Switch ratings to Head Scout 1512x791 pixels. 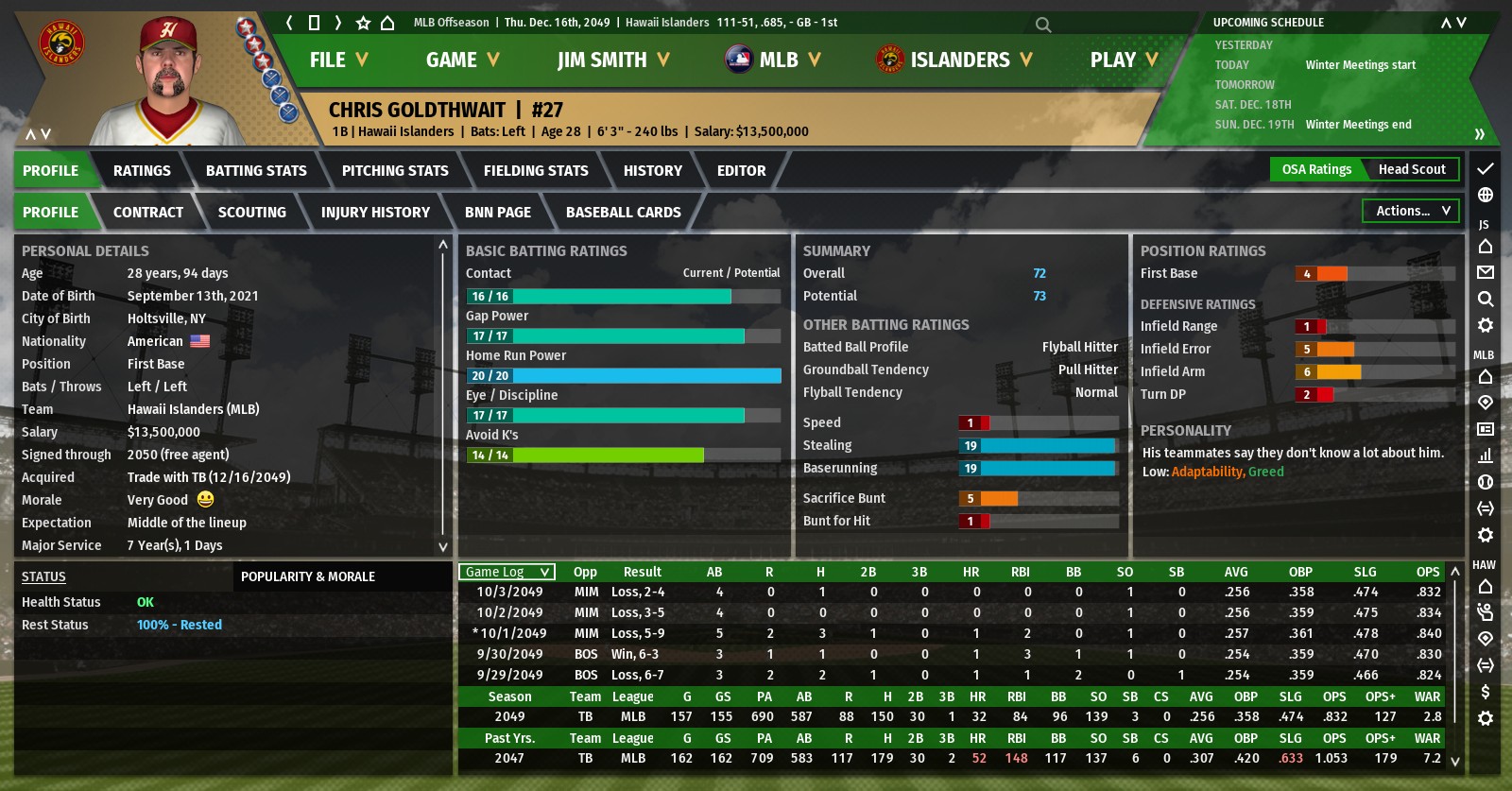coord(1412,169)
